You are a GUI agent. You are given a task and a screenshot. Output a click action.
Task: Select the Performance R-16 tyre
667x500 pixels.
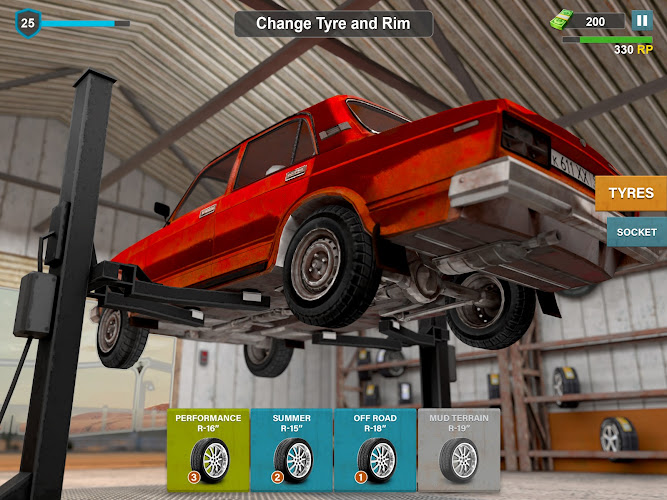[x=208, y=449]
